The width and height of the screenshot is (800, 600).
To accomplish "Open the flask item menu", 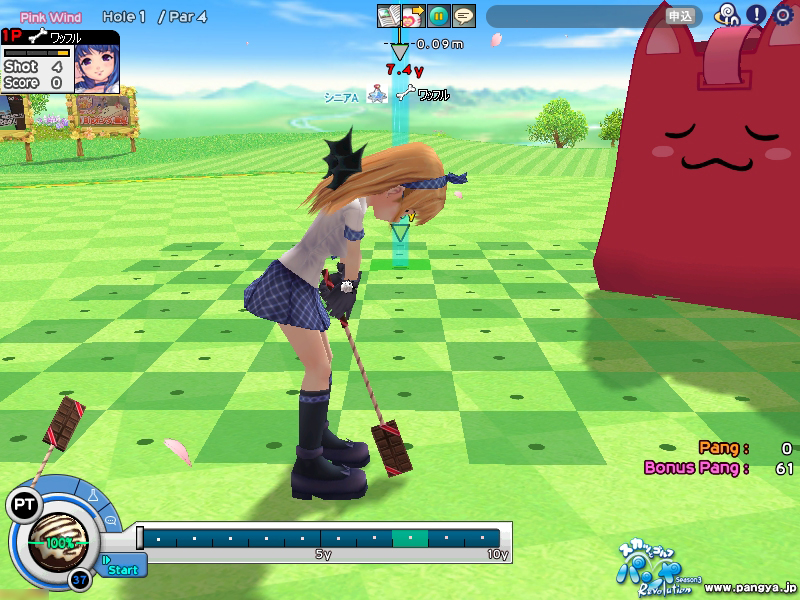I will (92, 496).
